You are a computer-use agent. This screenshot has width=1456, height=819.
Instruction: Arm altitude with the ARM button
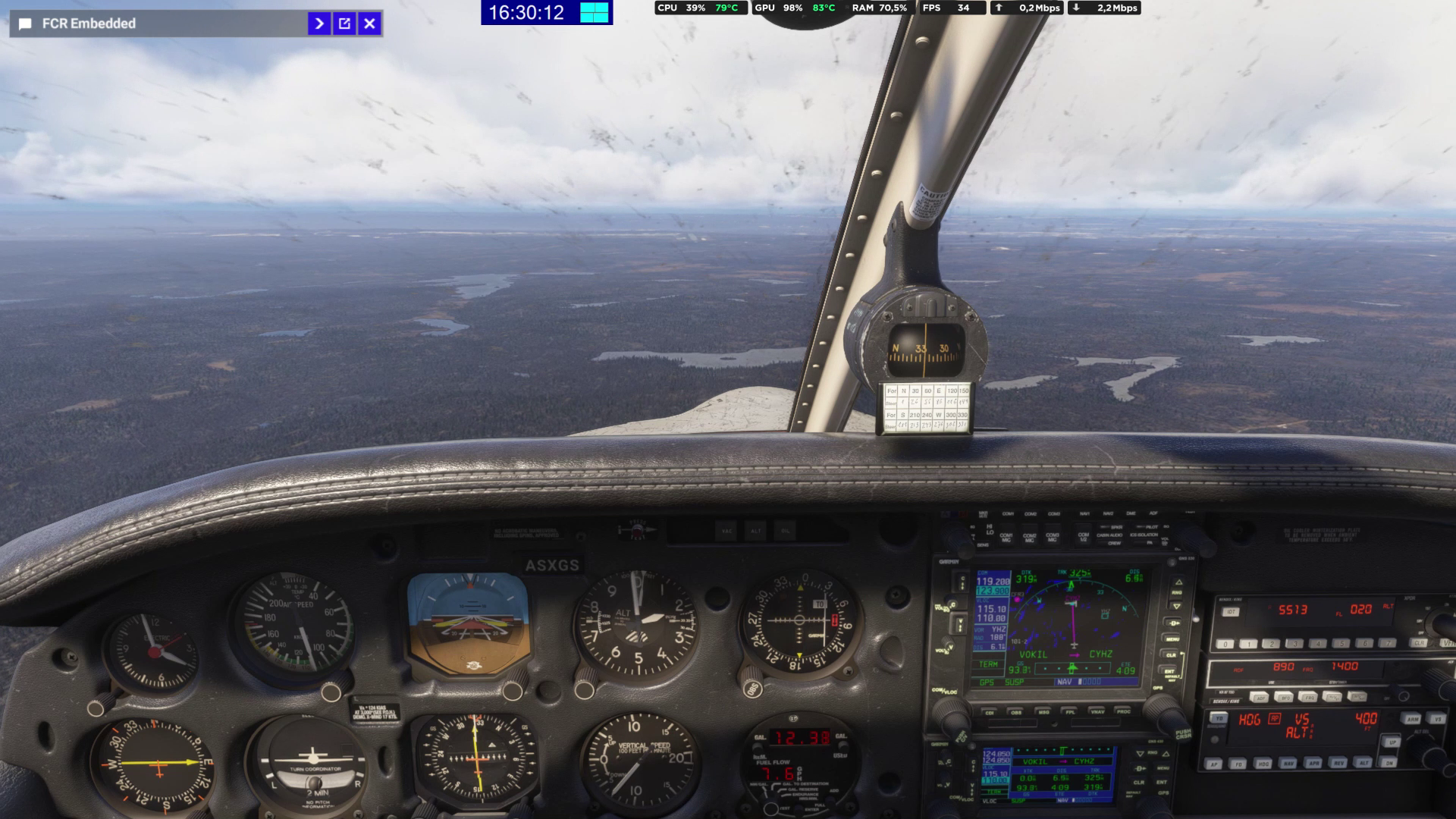tap(1413, 719)
